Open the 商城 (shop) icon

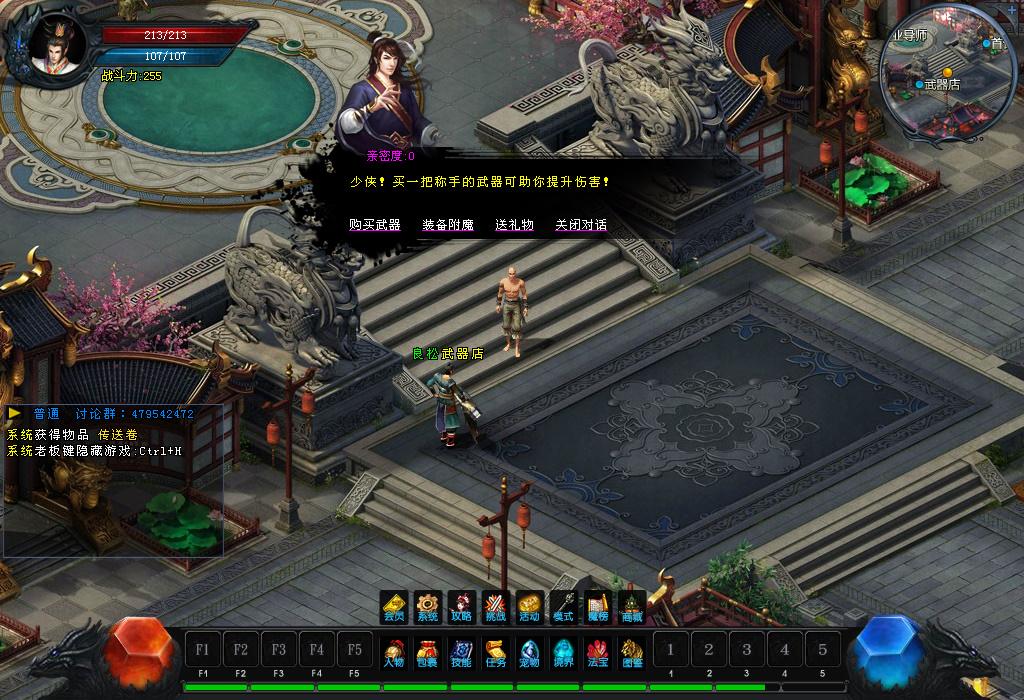(632, 607)
